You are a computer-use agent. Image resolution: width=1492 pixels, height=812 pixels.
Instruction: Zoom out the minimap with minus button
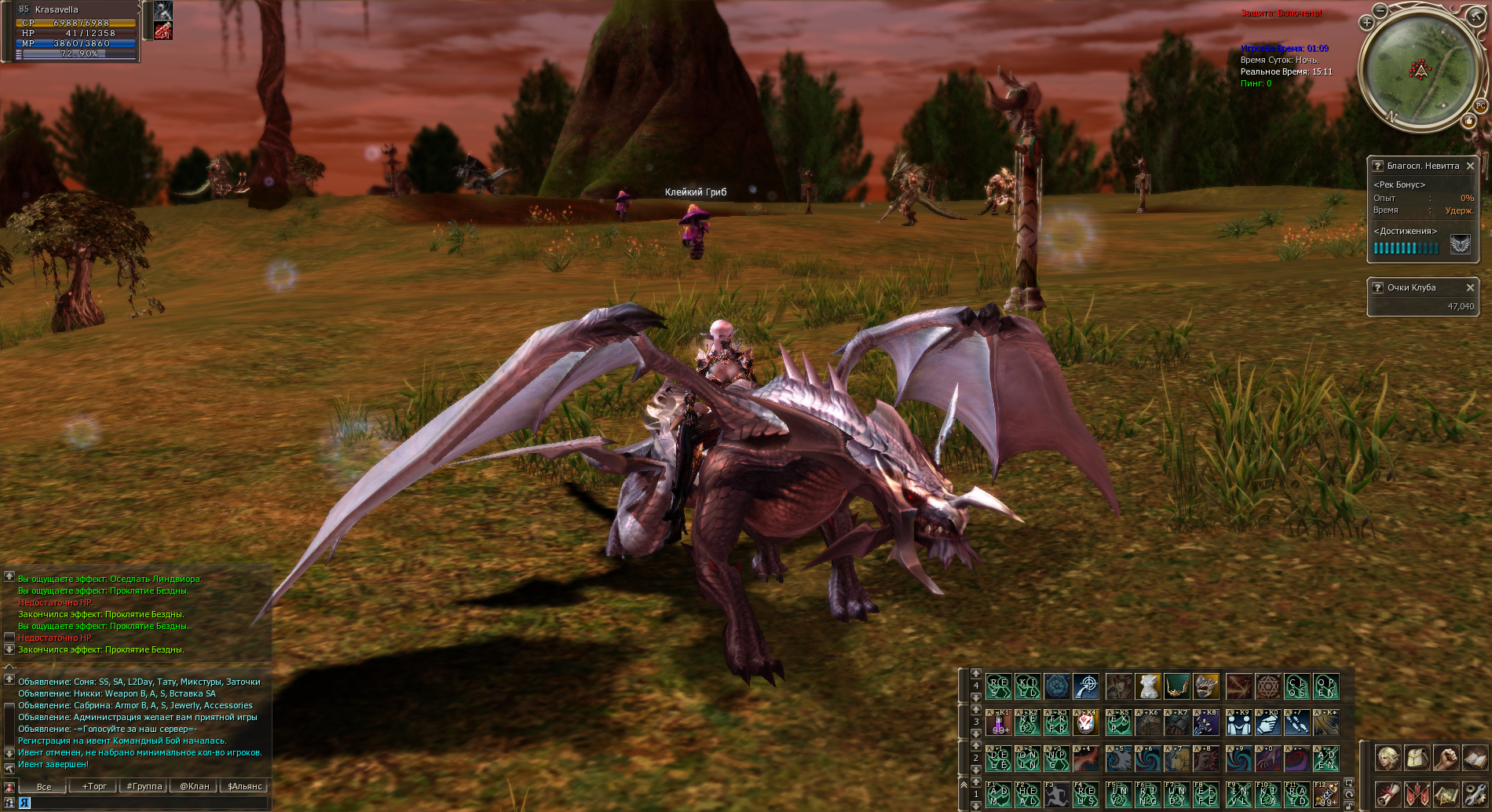click(x=1381, y=9)
